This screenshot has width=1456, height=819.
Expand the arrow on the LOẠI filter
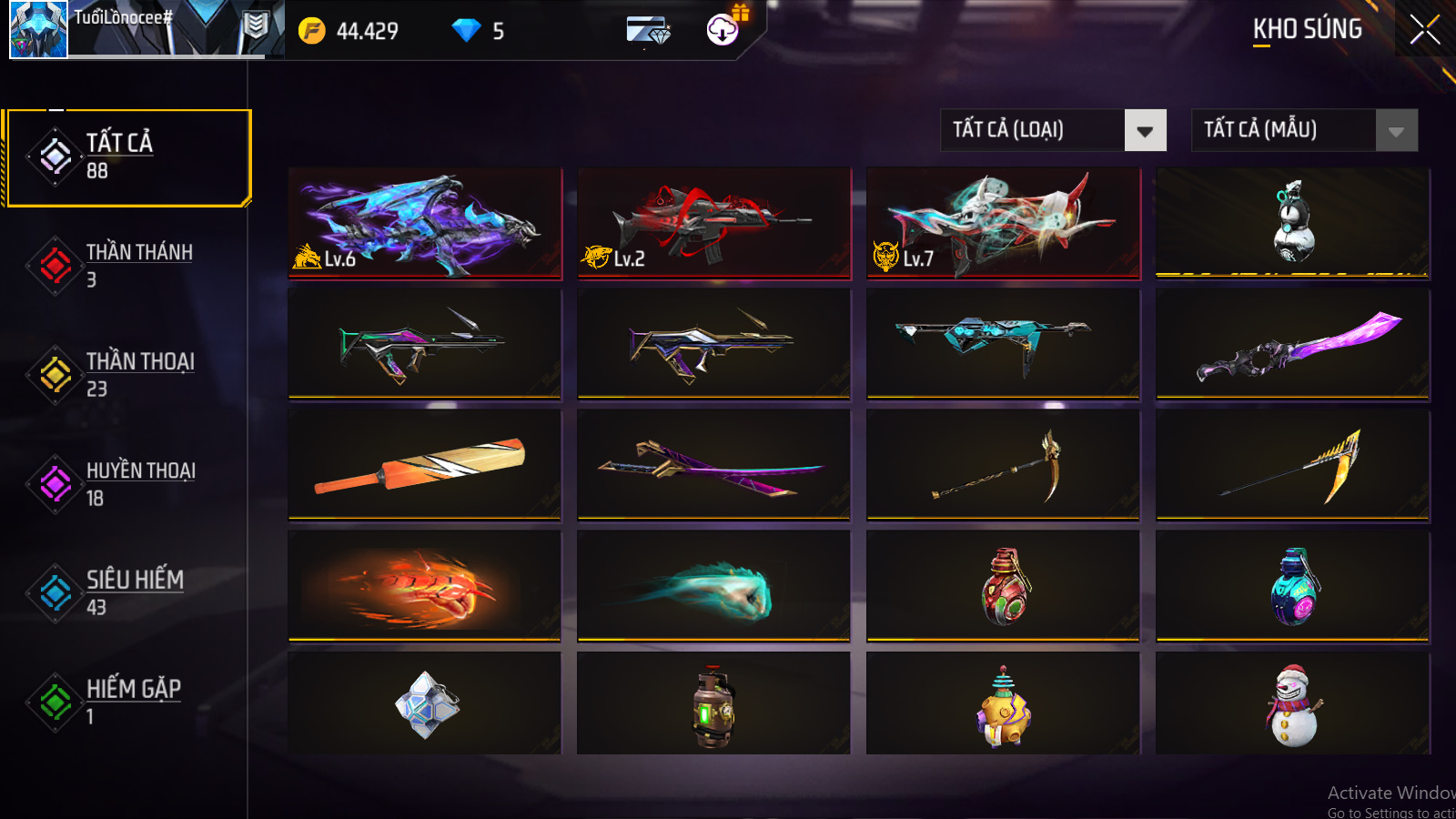(x=1146, y=130)
